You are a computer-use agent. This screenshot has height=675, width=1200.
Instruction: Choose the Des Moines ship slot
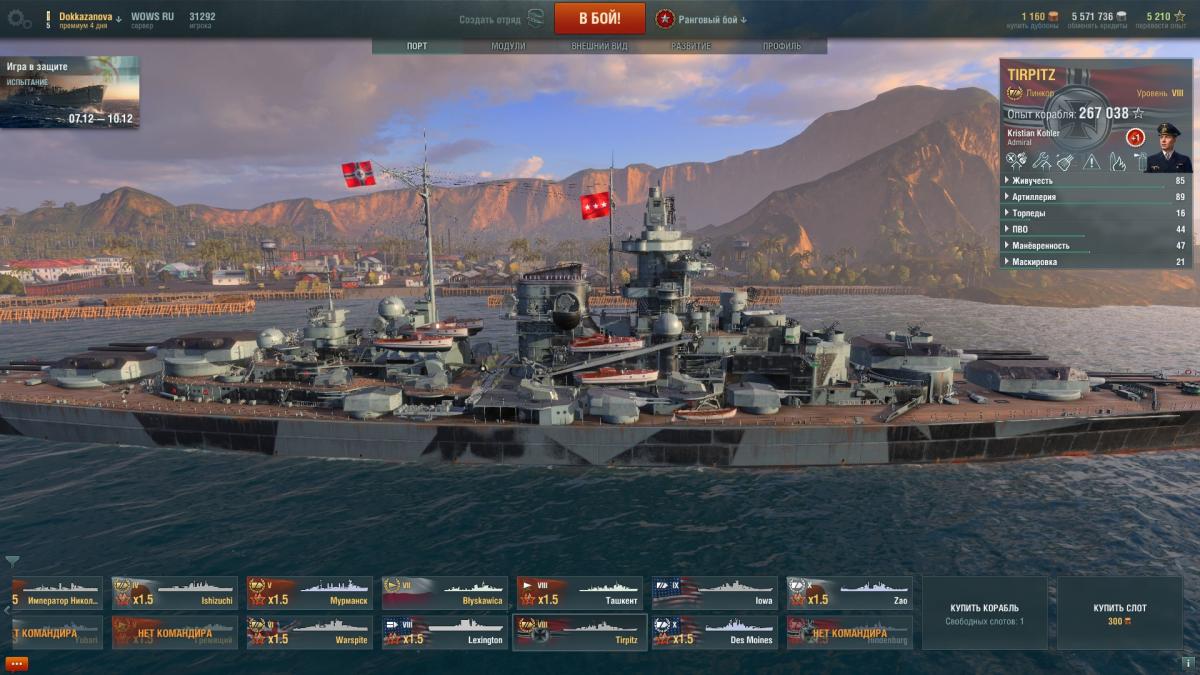(714, 632)
